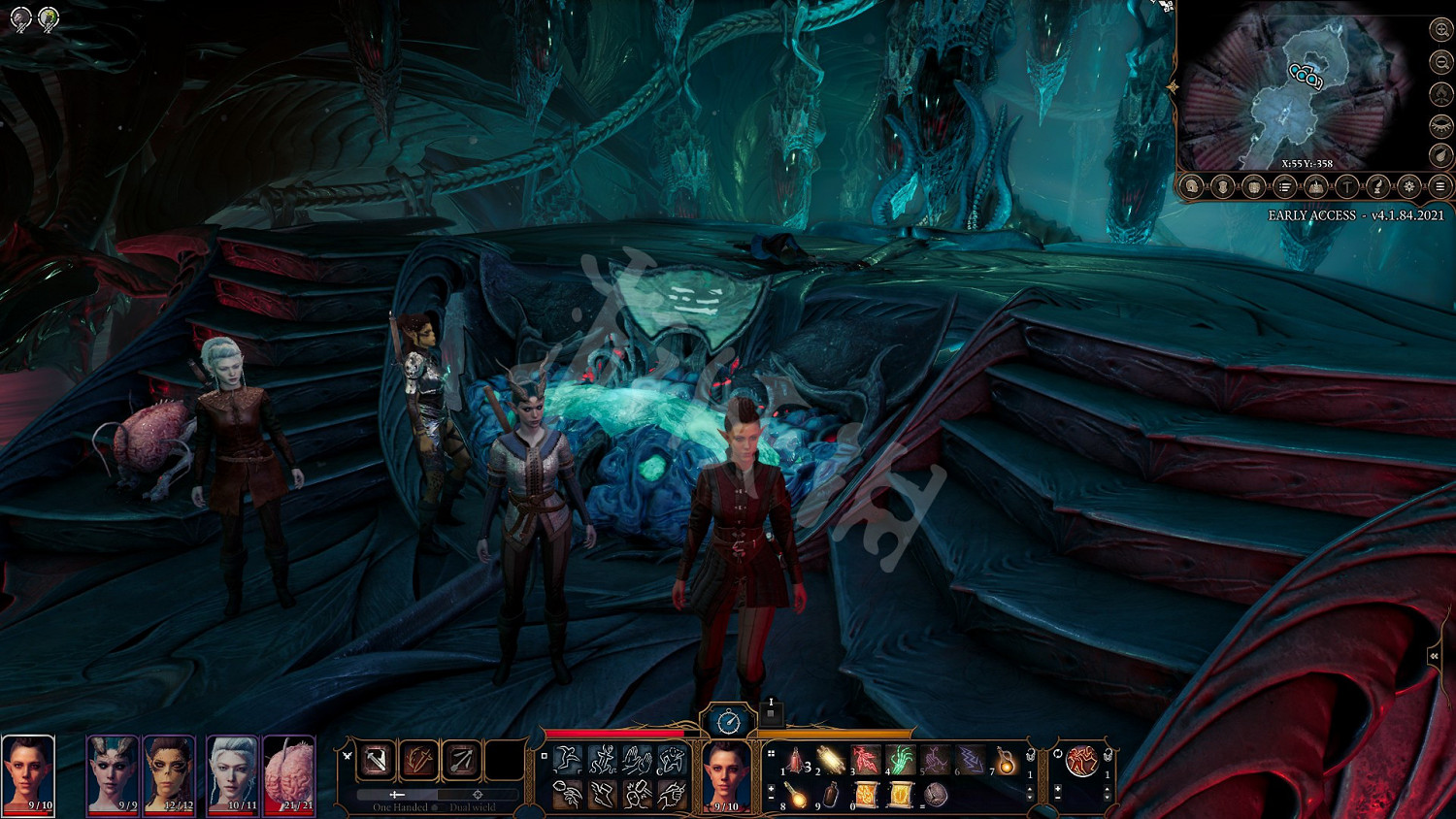Screen dimensions: 1456x819
Task: Use the glowing scroll in hotbar slot 2
Action: point(831,760)
